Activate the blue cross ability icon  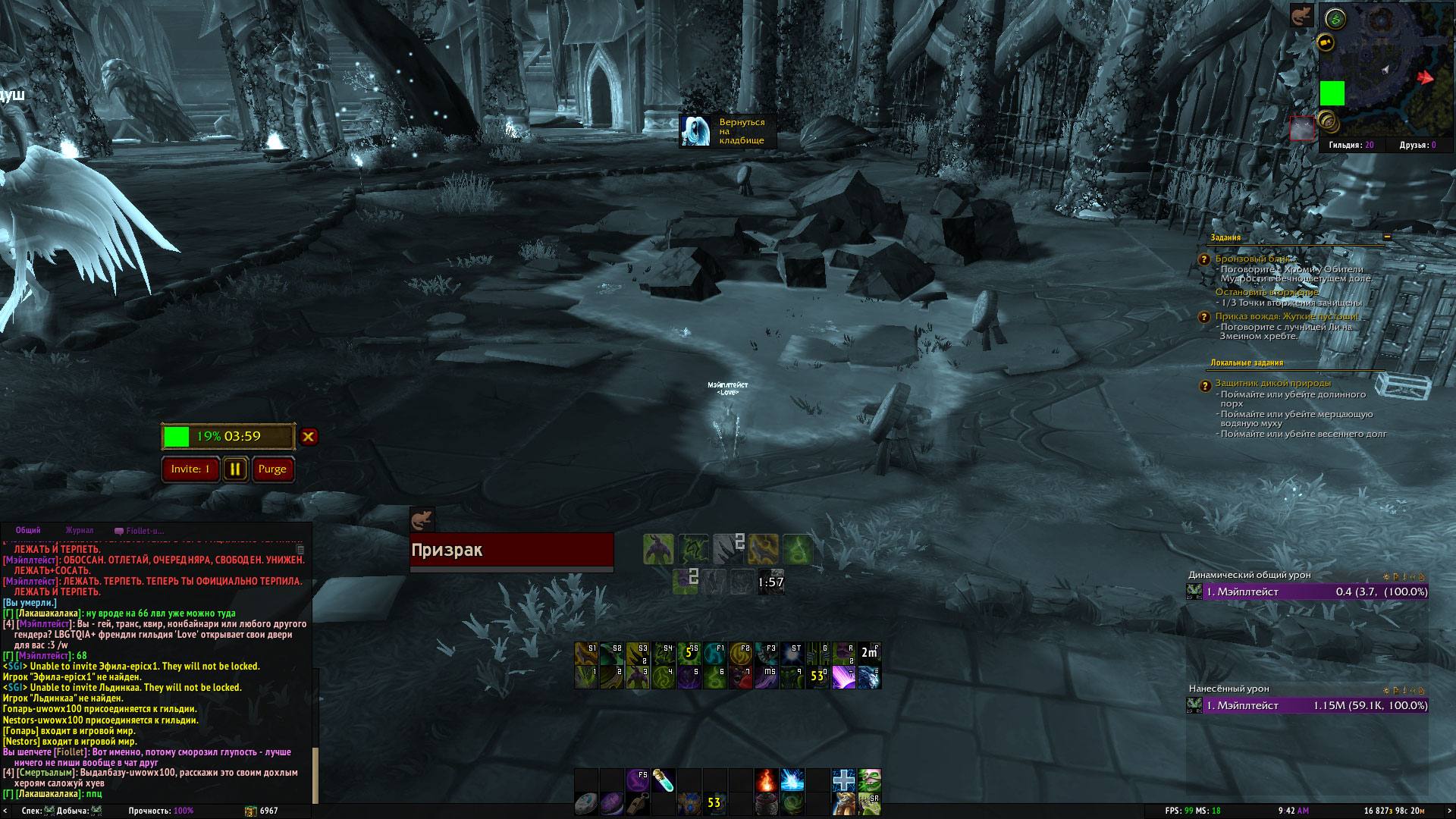point(843,780)
